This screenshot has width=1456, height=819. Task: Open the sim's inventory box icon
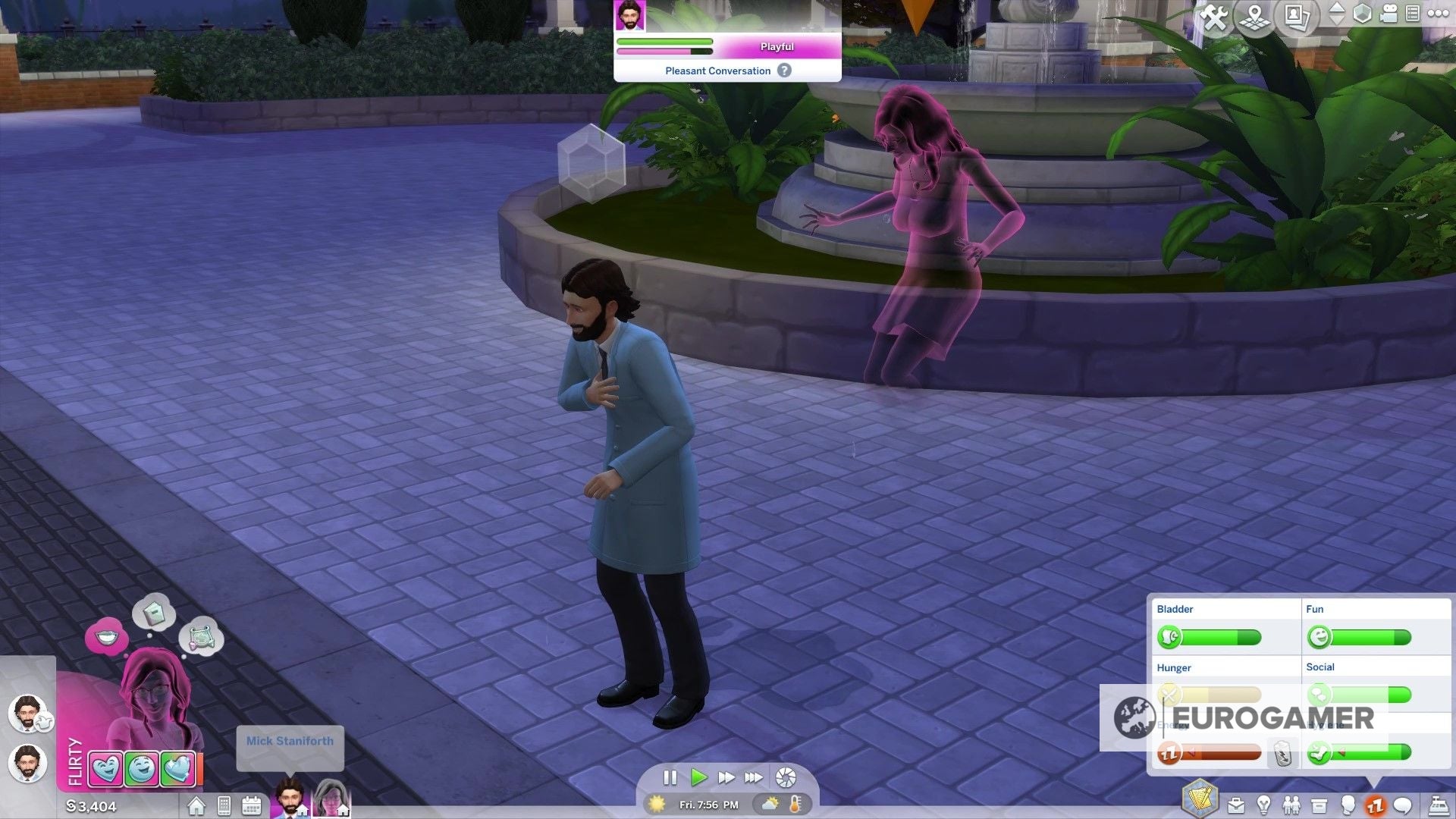tap(1318, 804)
